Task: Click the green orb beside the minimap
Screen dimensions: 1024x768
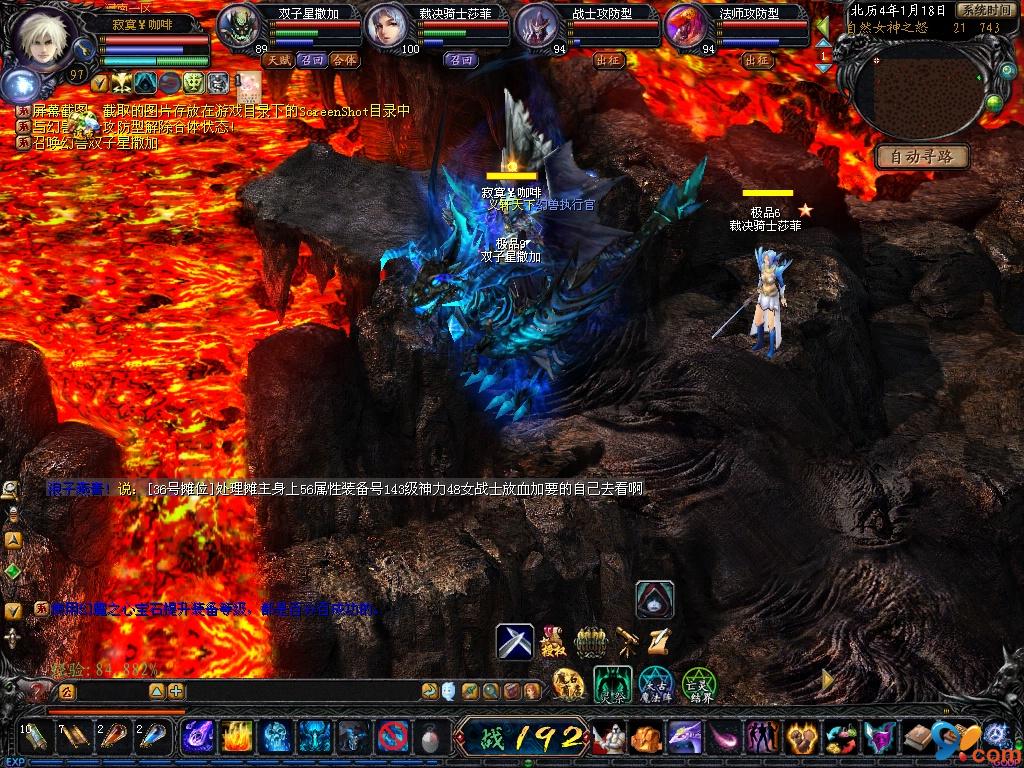Action: click(x=994, y=102)
